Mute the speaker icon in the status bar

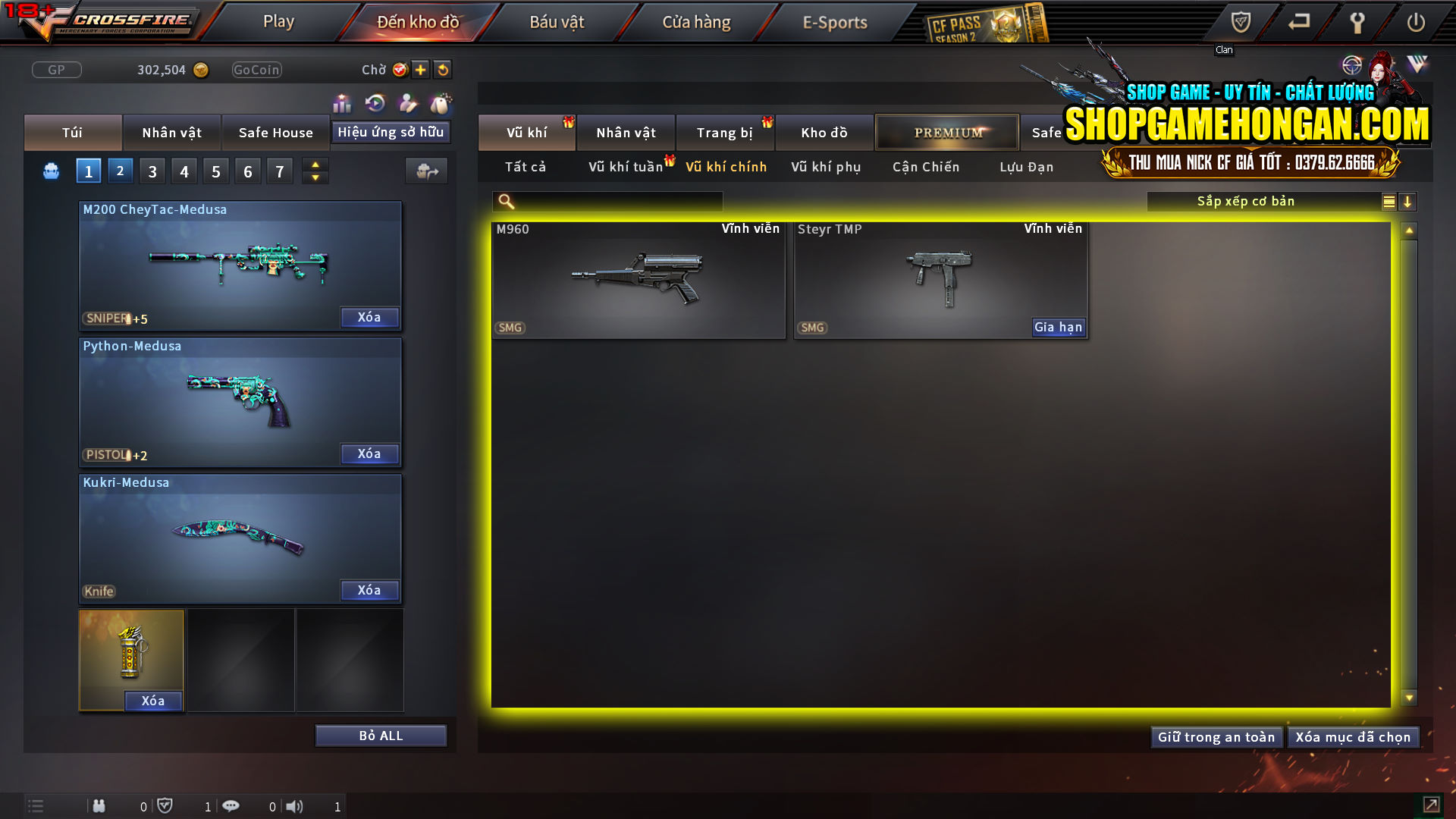click(295, 806)
